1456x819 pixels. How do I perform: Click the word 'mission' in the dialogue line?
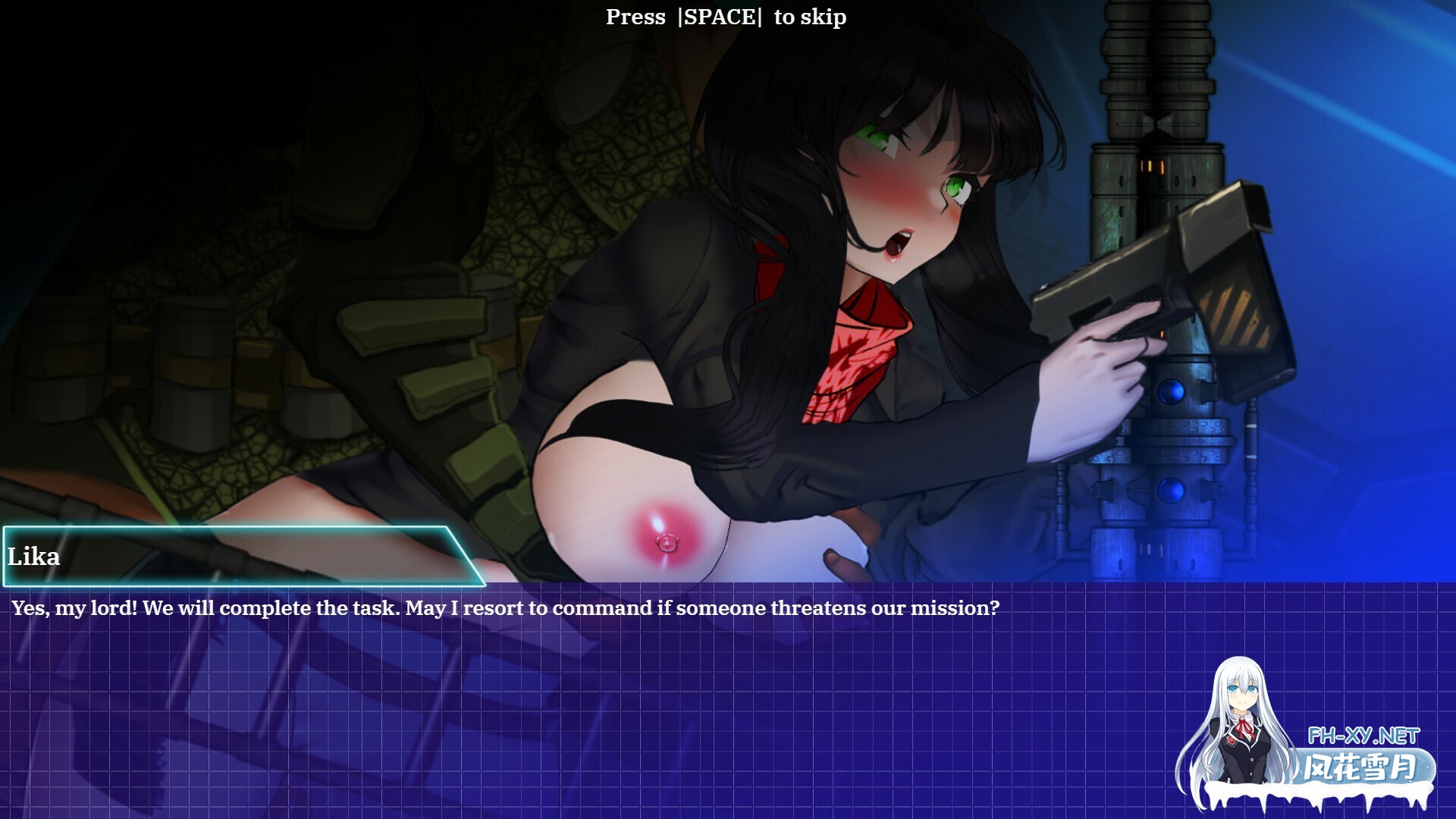951,607
